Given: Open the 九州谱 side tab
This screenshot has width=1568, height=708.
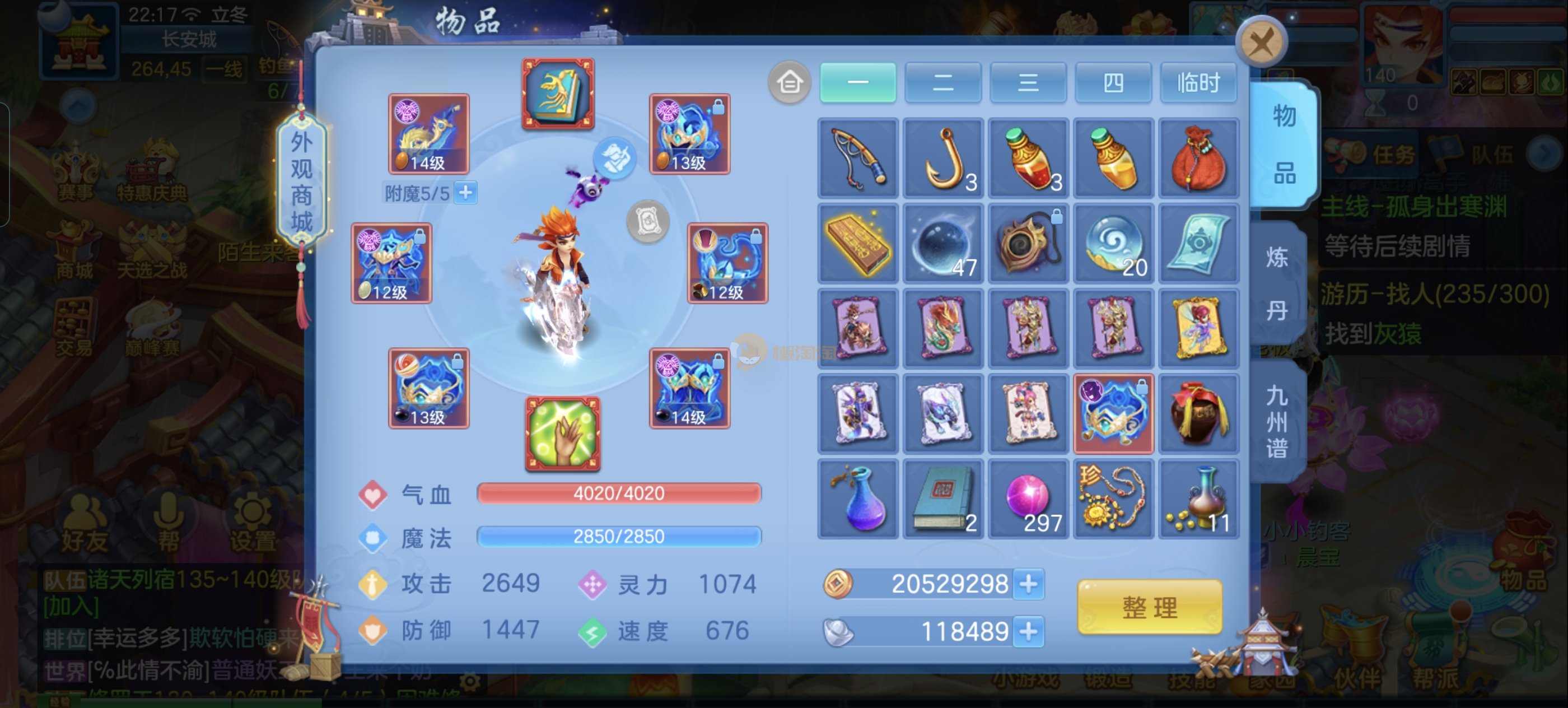Looking at the screenshot, I should click(x=1277, y=422).
